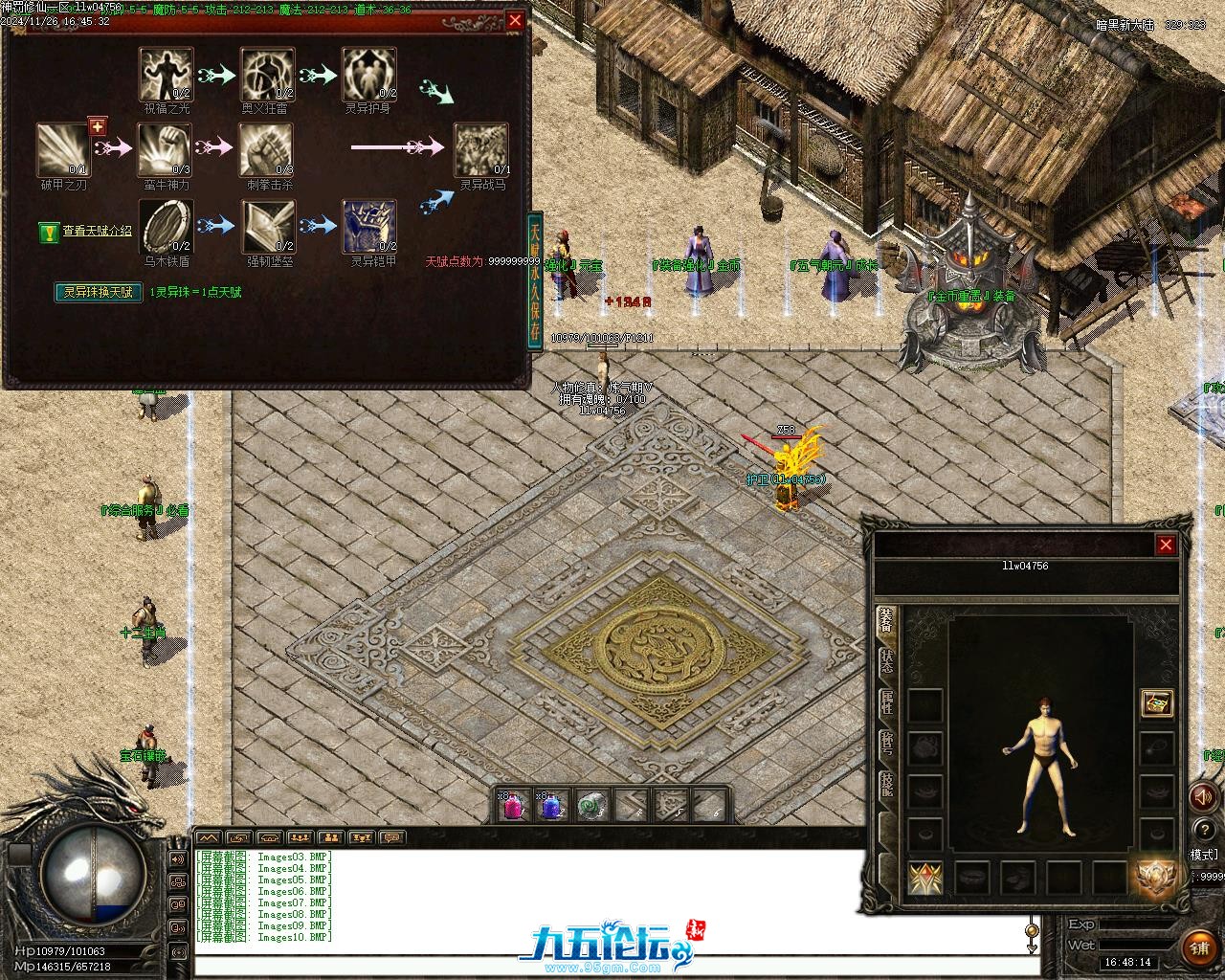Image resolution: width=1225 pixels, height=980 pixels.
Task: Open the 技能 skills tab
Action: pos(887,787)
